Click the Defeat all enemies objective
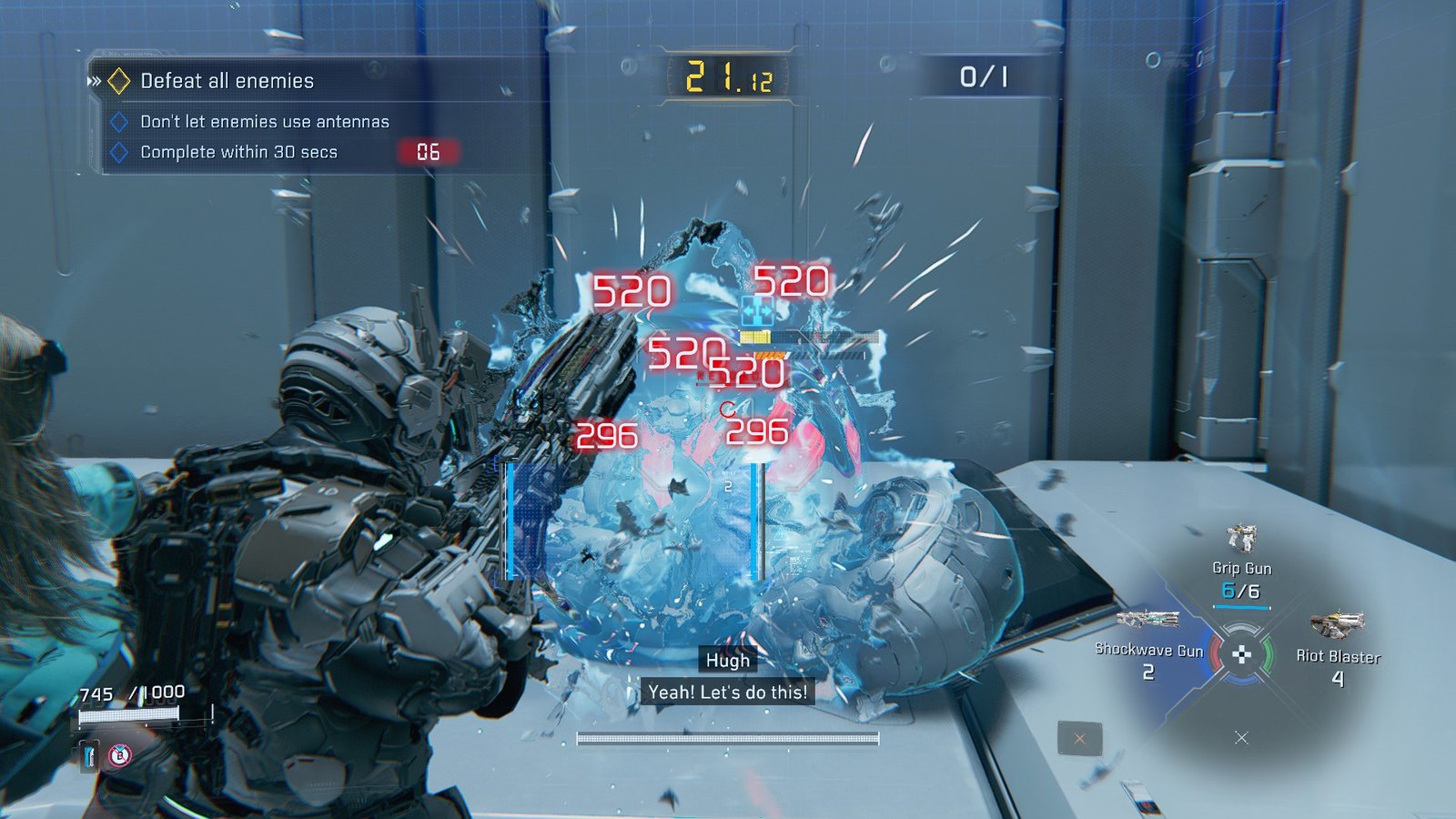Viewport: 1456px width, 819px height. click(x=227, y=81)
